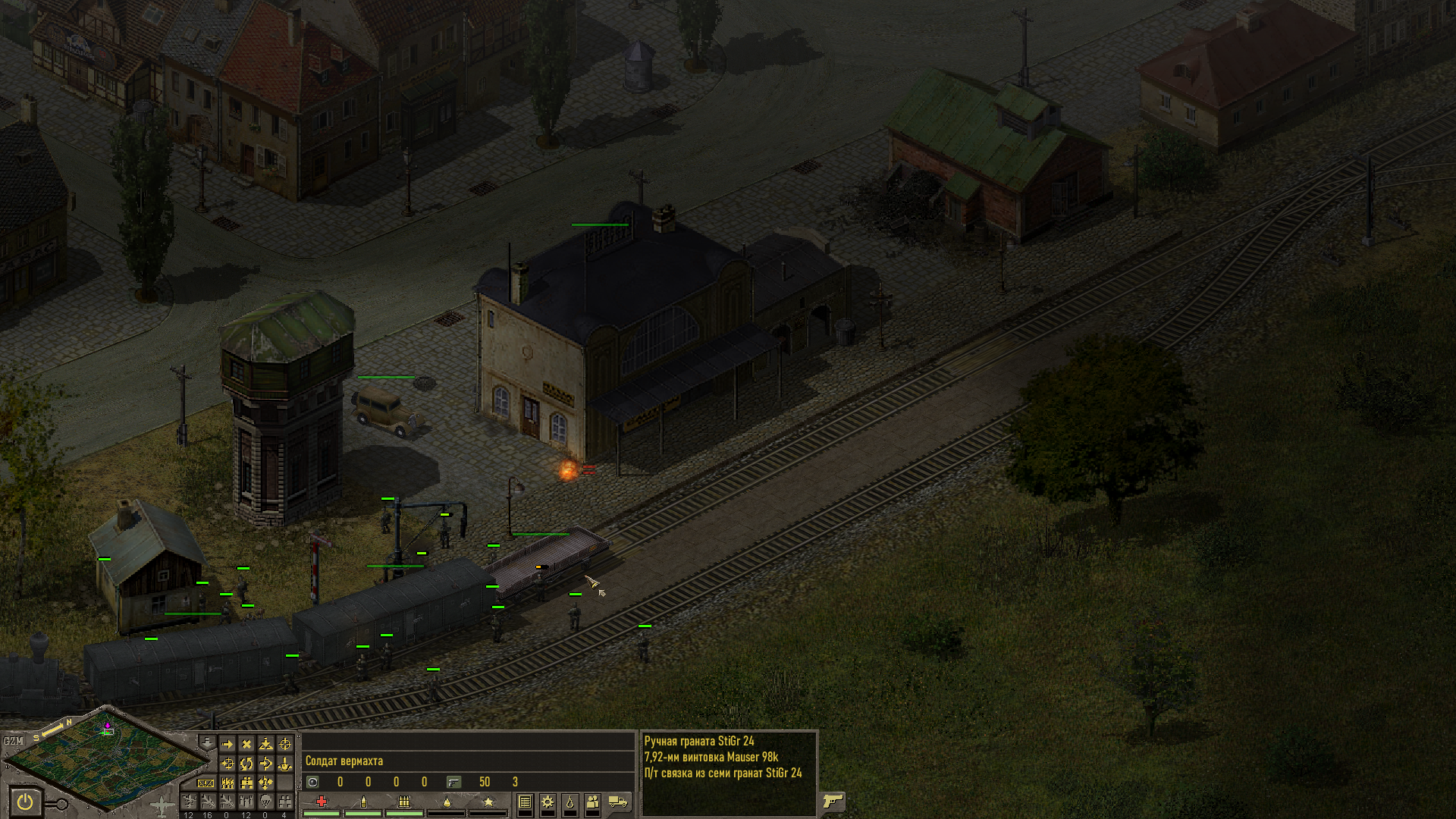Screen dimensions: 1456x819
Task: Select the Mauser 98k rifle entry
Action: 711,757
